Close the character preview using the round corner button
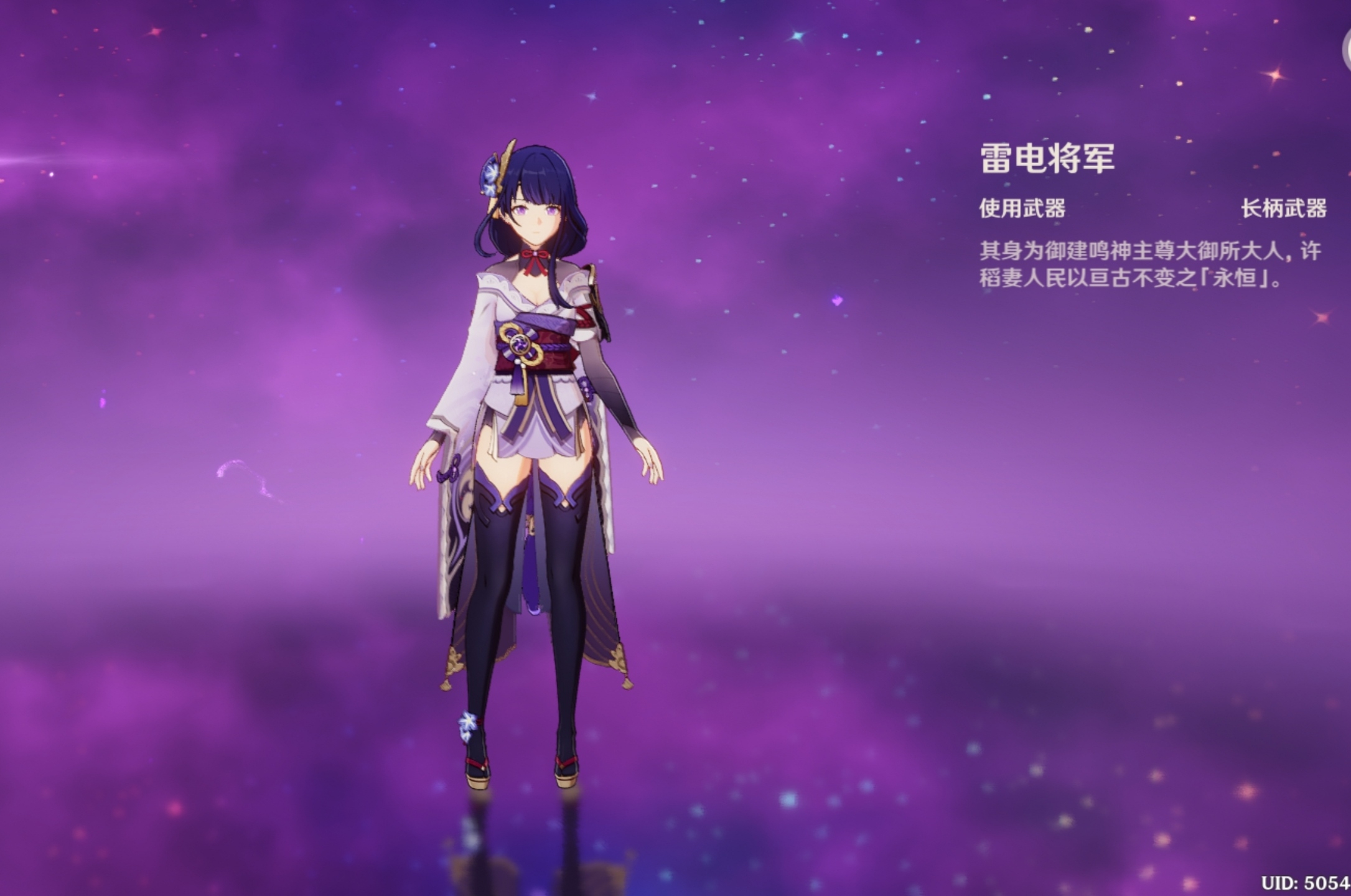1351x896 pixels. pos(1347,51)
